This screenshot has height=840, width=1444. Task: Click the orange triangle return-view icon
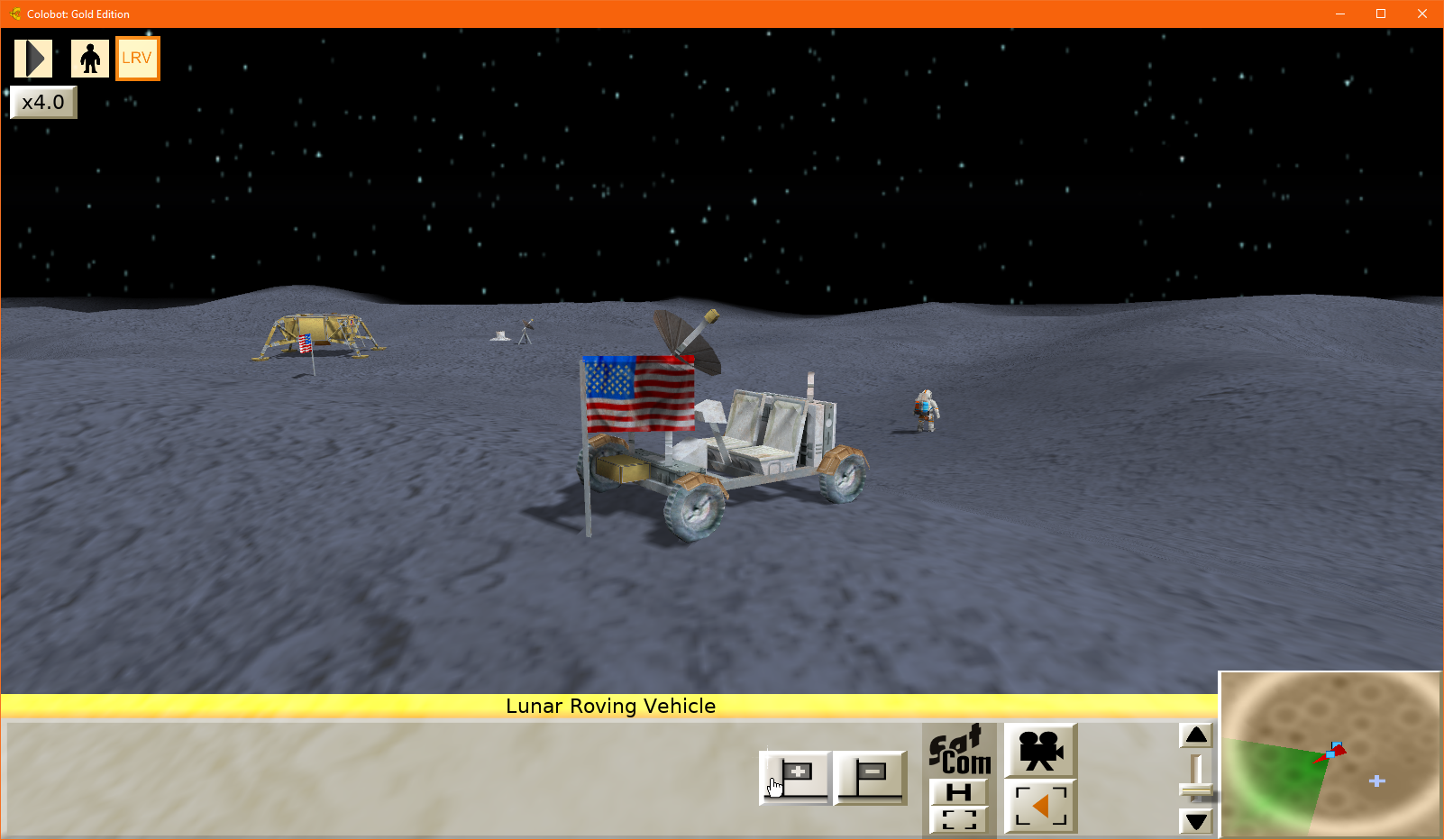tap(1039, 805)
